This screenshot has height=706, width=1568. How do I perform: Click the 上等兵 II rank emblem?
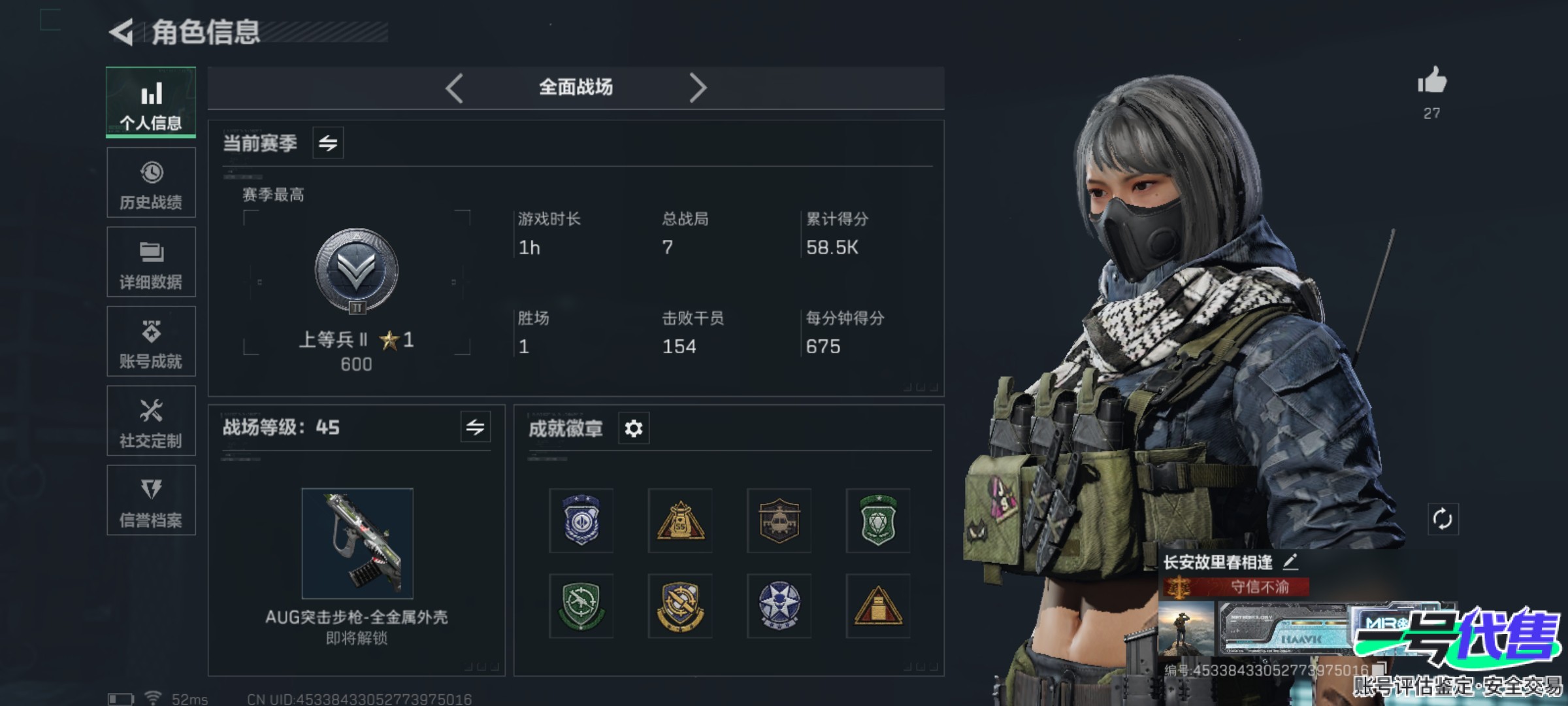click(x=357, y=271)
